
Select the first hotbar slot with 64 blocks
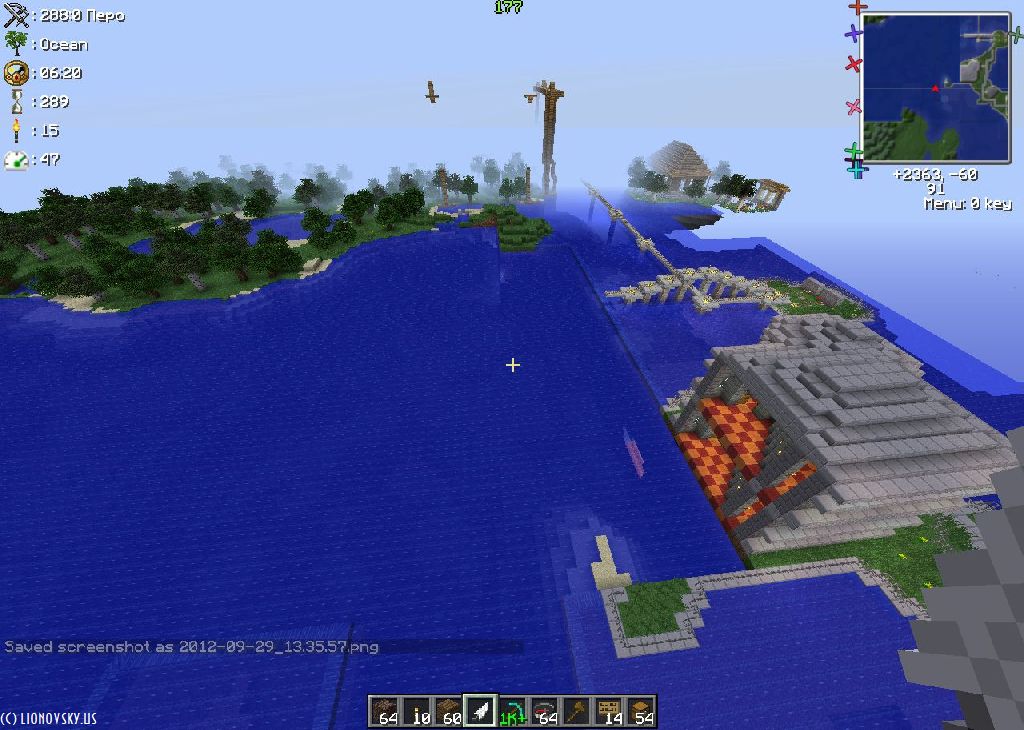(x=385, y=711)
